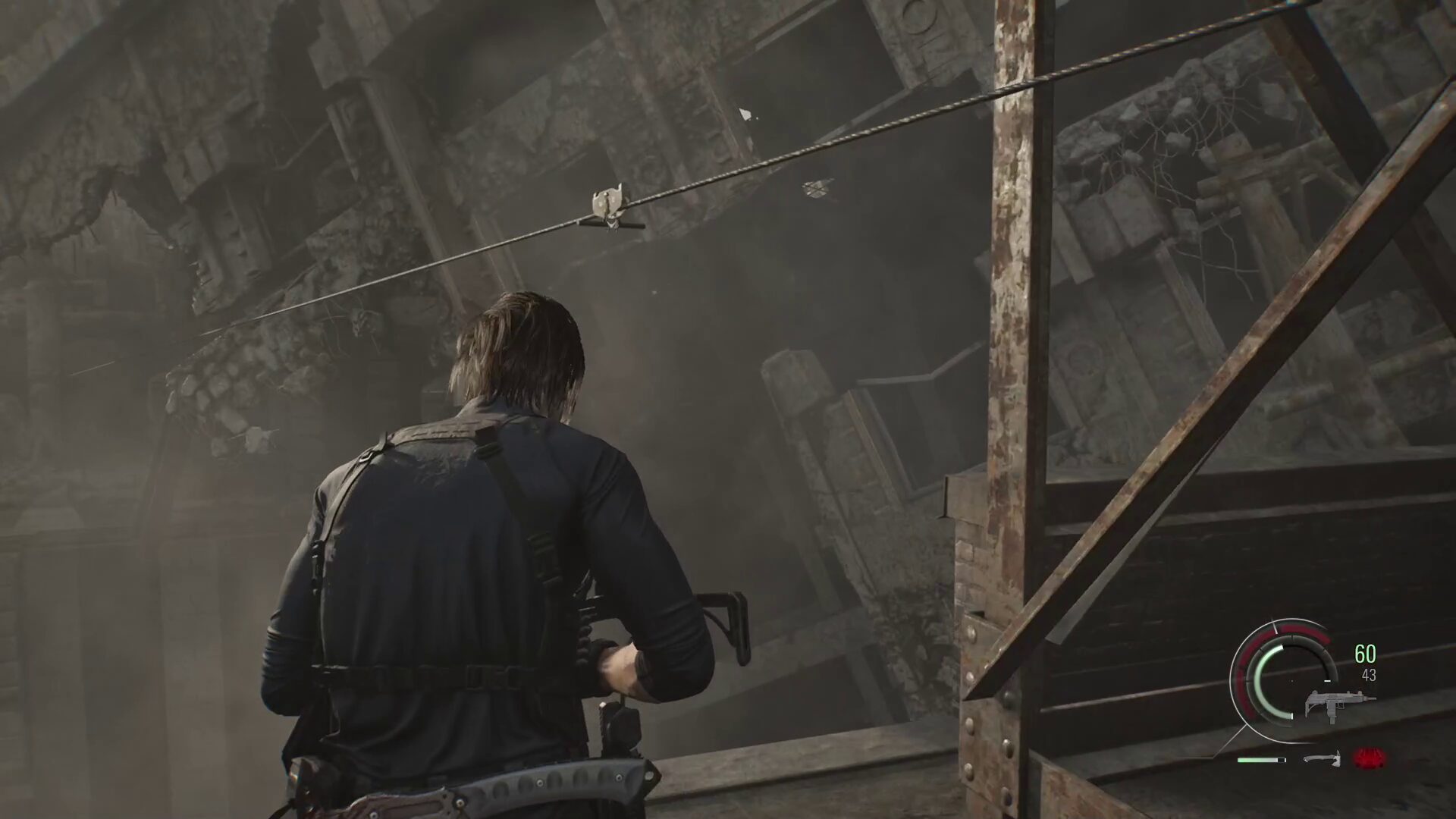
Task: Click the red glowing status icon
Action: click(1369, 757)
